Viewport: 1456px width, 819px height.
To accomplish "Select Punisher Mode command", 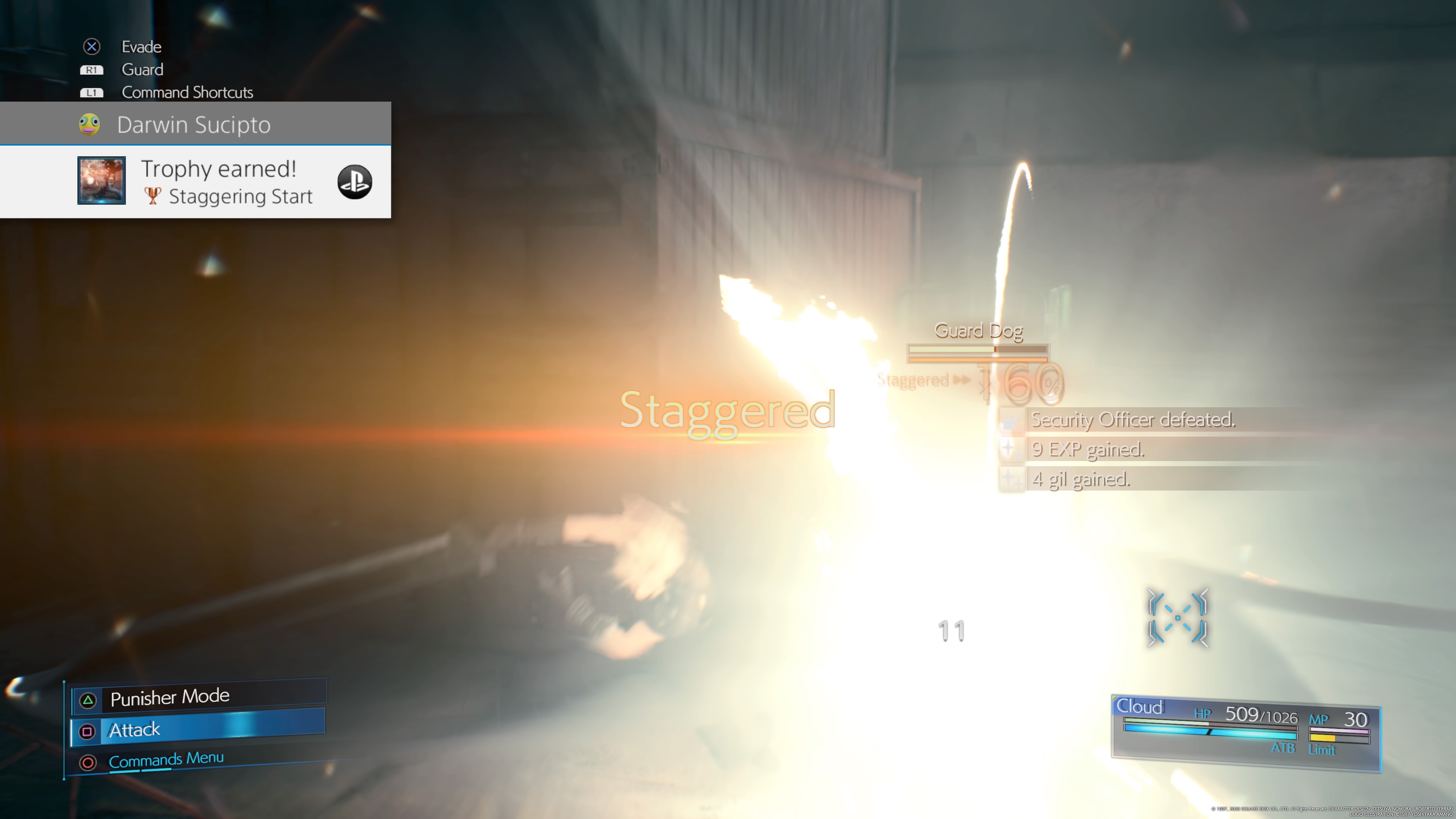I will pyautogui.click(x=198, y=698).
